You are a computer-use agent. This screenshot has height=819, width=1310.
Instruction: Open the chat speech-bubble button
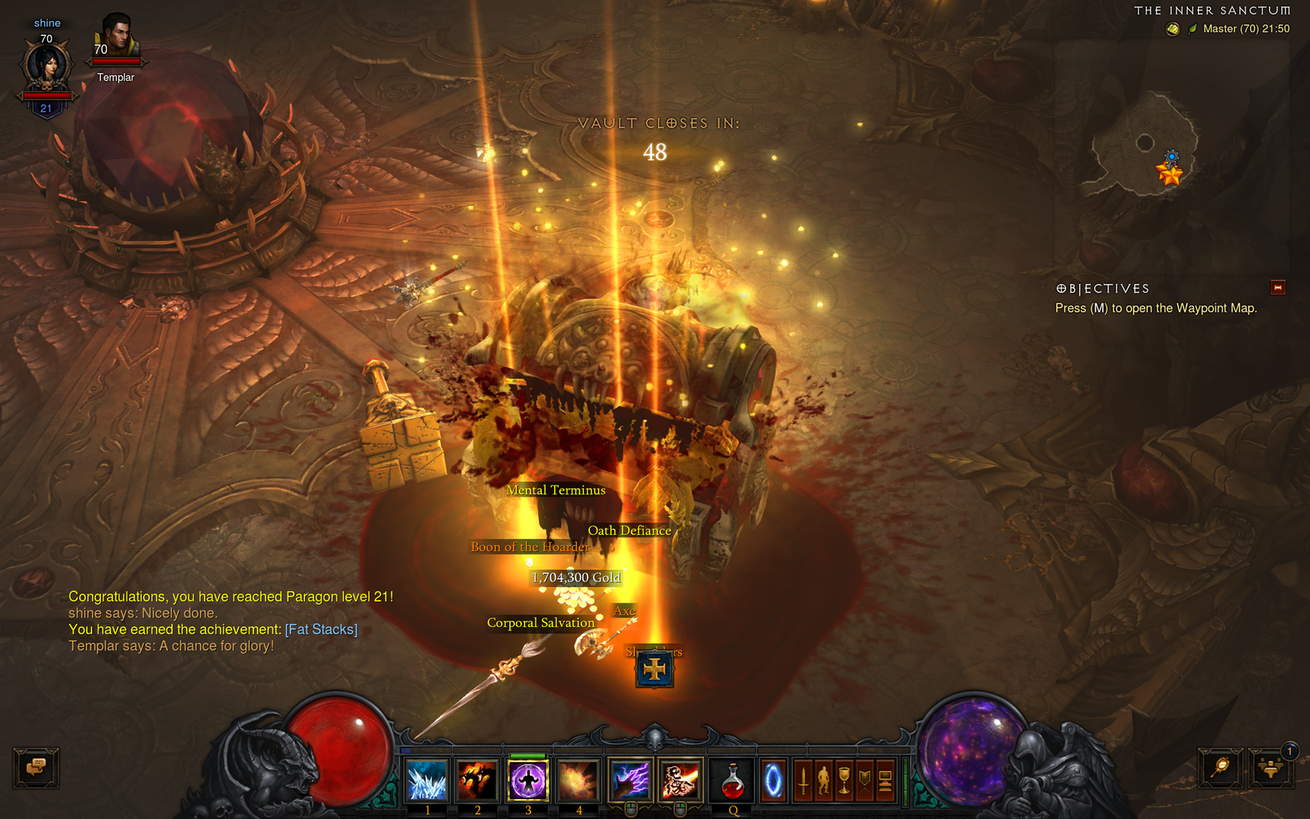36,767
